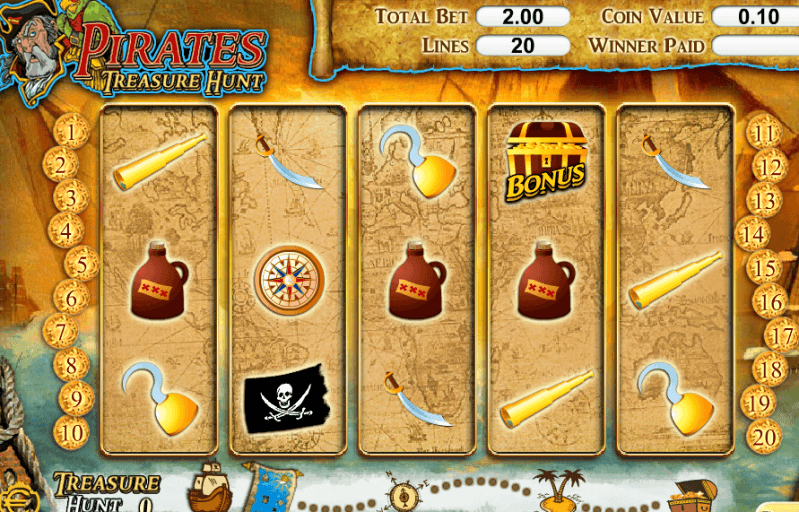Choose the payline 20 coin
The image size is (799, 512).
pos(765,436)
